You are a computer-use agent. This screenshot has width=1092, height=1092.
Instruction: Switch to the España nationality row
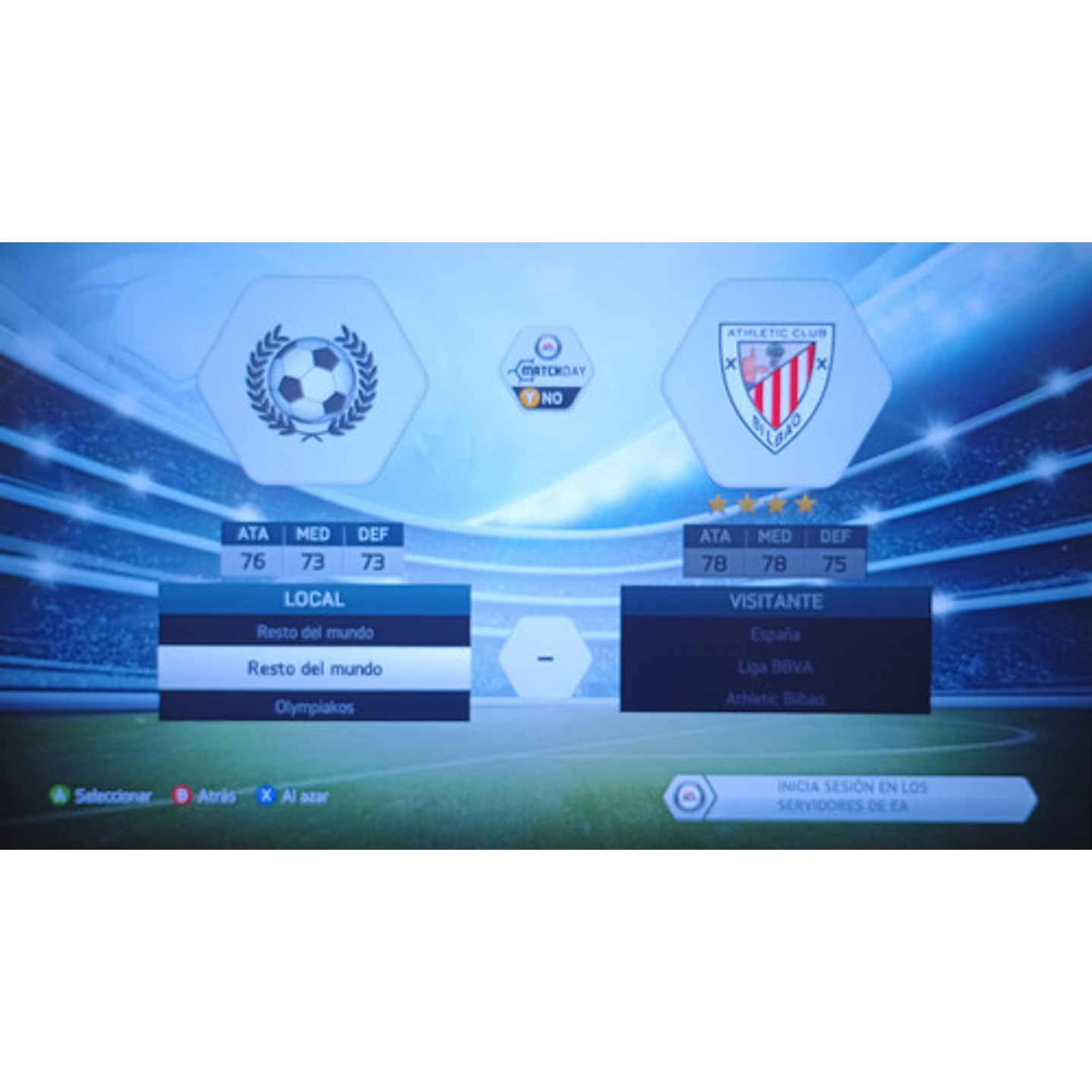tap(775, 636)
